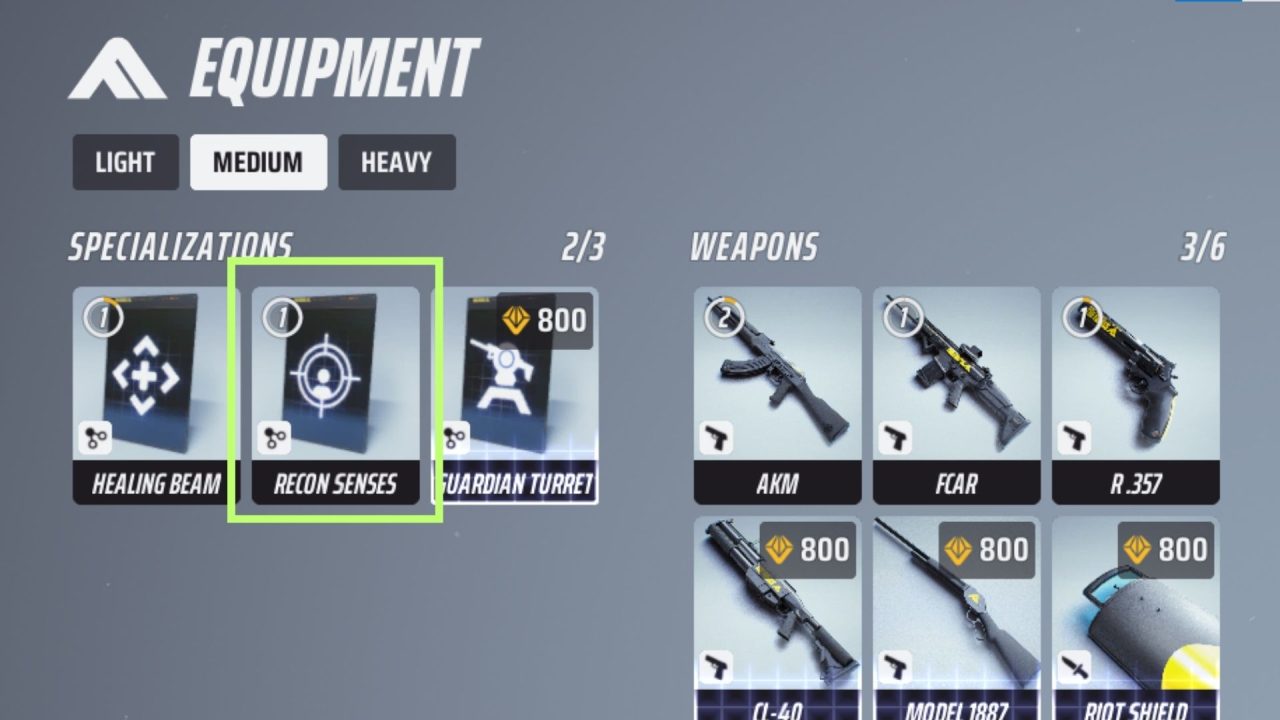Screen dimensions: 1280x720
Task: Click The Finals logo beside the Equipment title
Action: 110,62
